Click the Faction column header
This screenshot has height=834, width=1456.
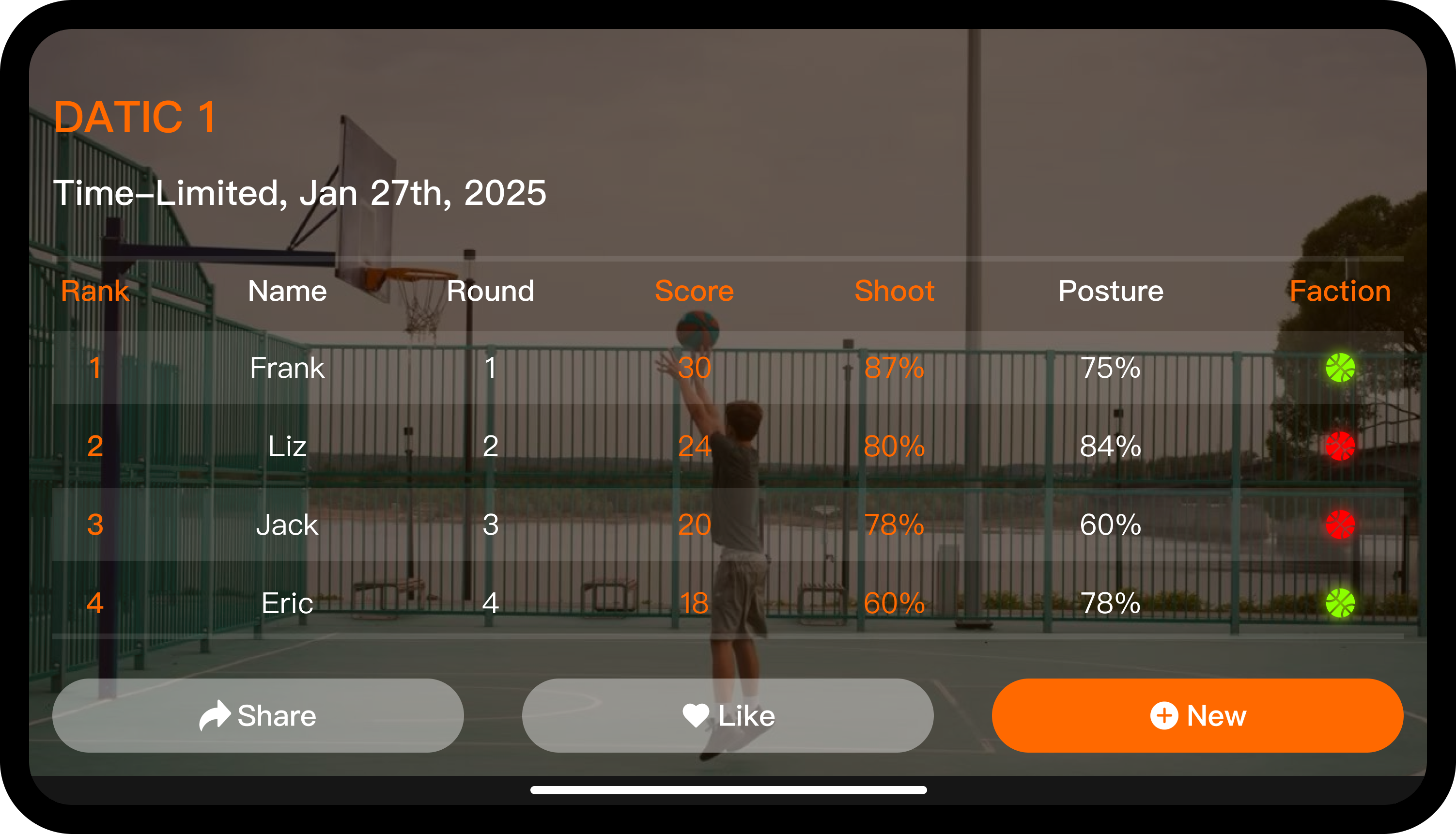(1340, 291)
